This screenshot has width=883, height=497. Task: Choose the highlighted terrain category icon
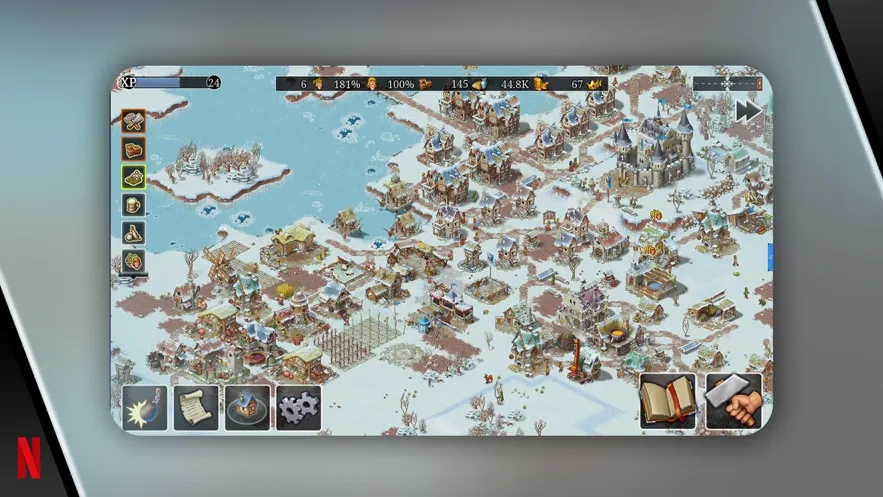[134, 177]
